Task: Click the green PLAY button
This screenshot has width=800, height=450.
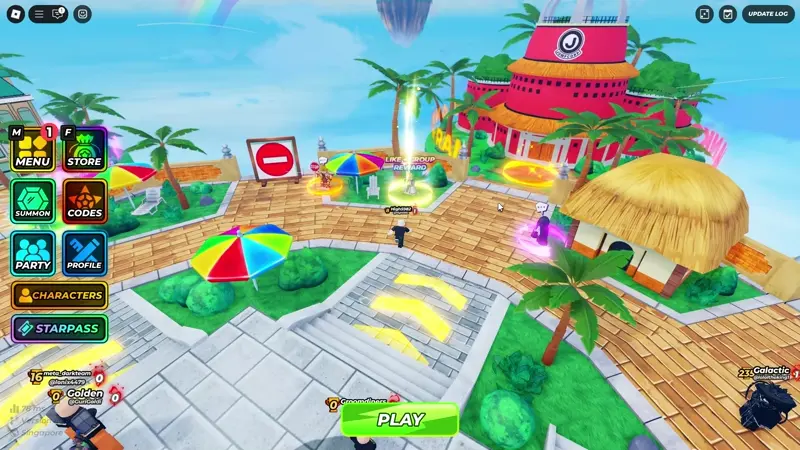Action: tap(400, 420)
